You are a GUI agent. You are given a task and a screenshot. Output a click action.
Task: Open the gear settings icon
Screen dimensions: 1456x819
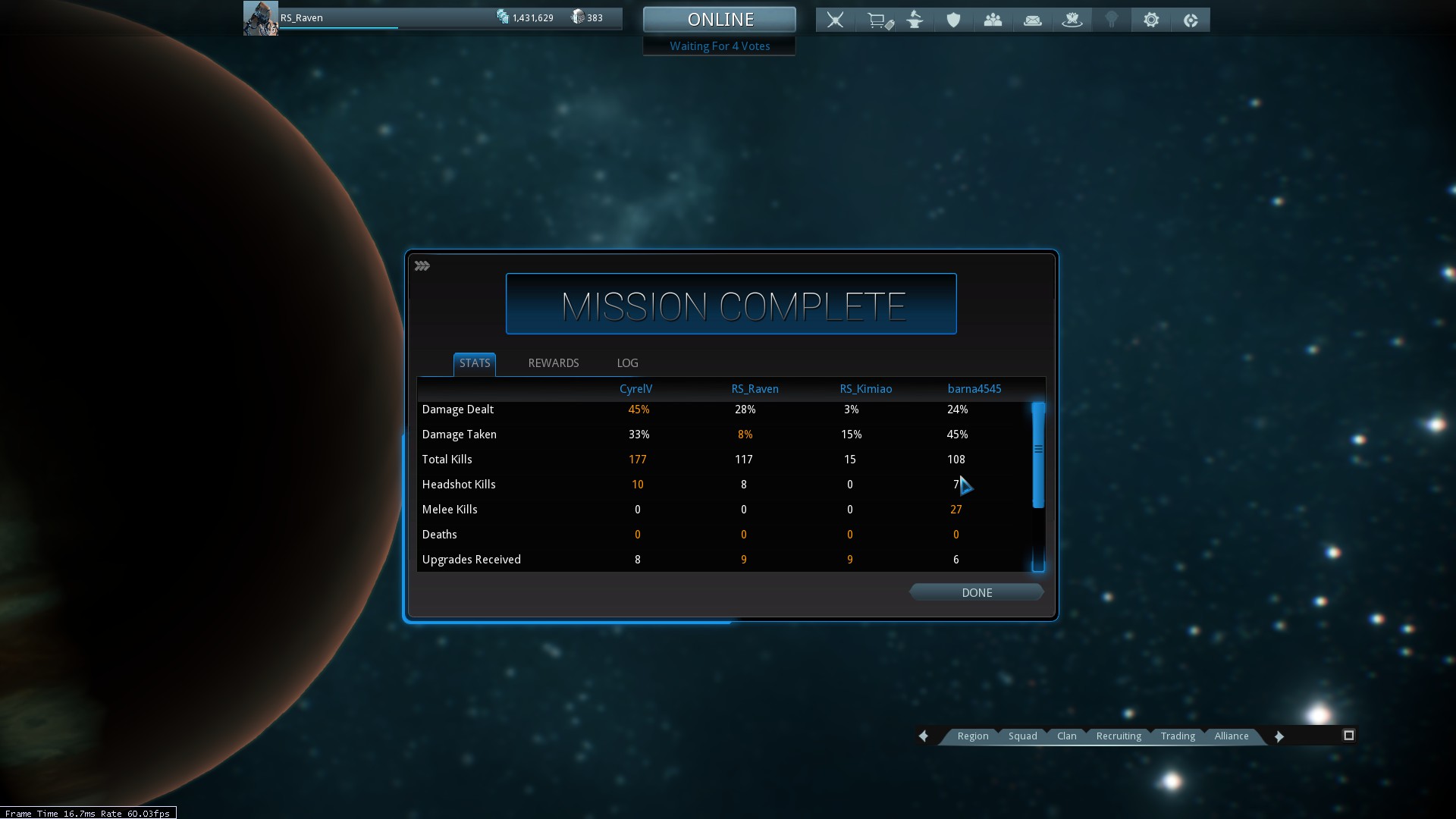[1151, 20]
